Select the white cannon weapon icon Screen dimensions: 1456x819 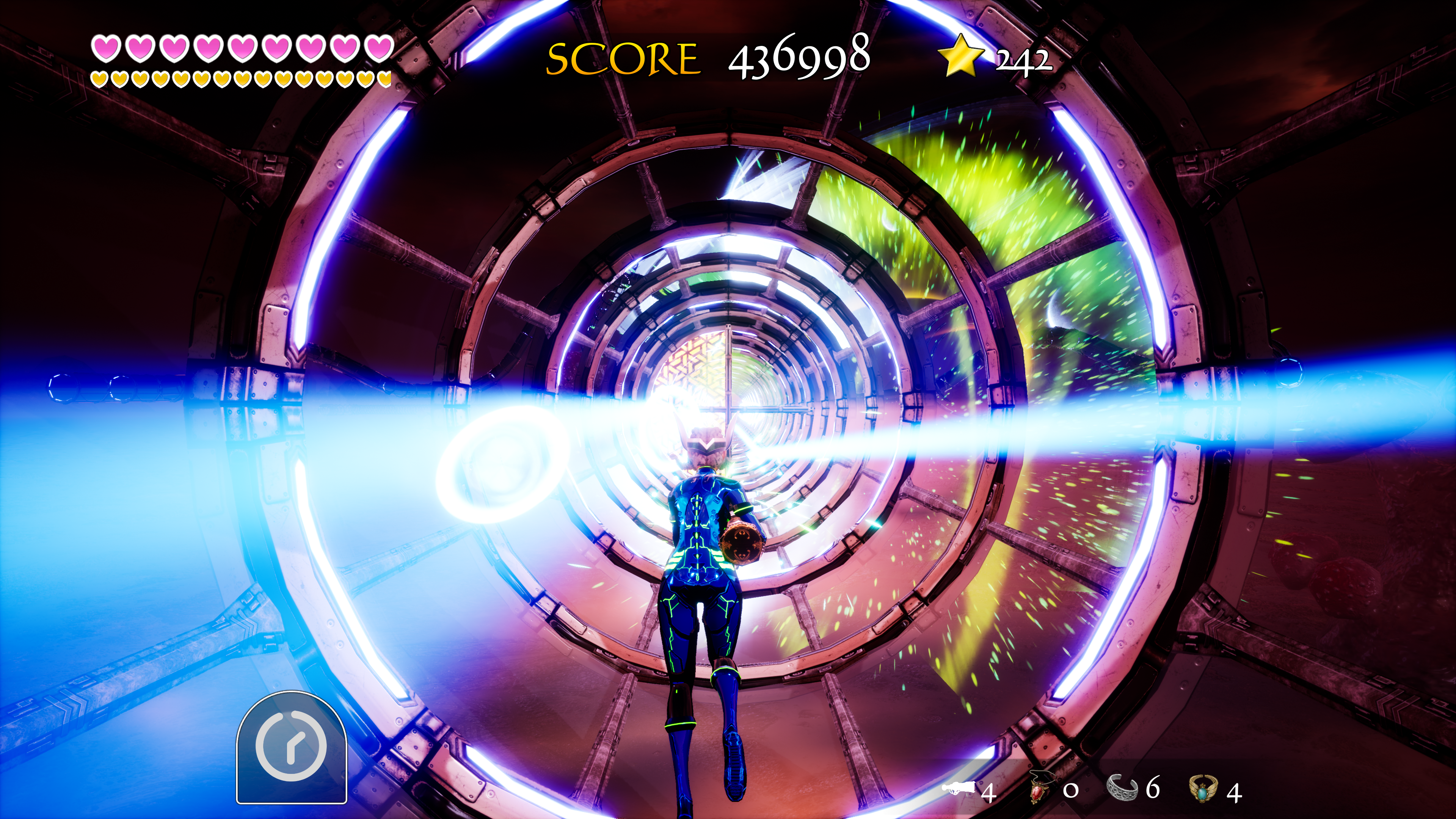point(959,788)
